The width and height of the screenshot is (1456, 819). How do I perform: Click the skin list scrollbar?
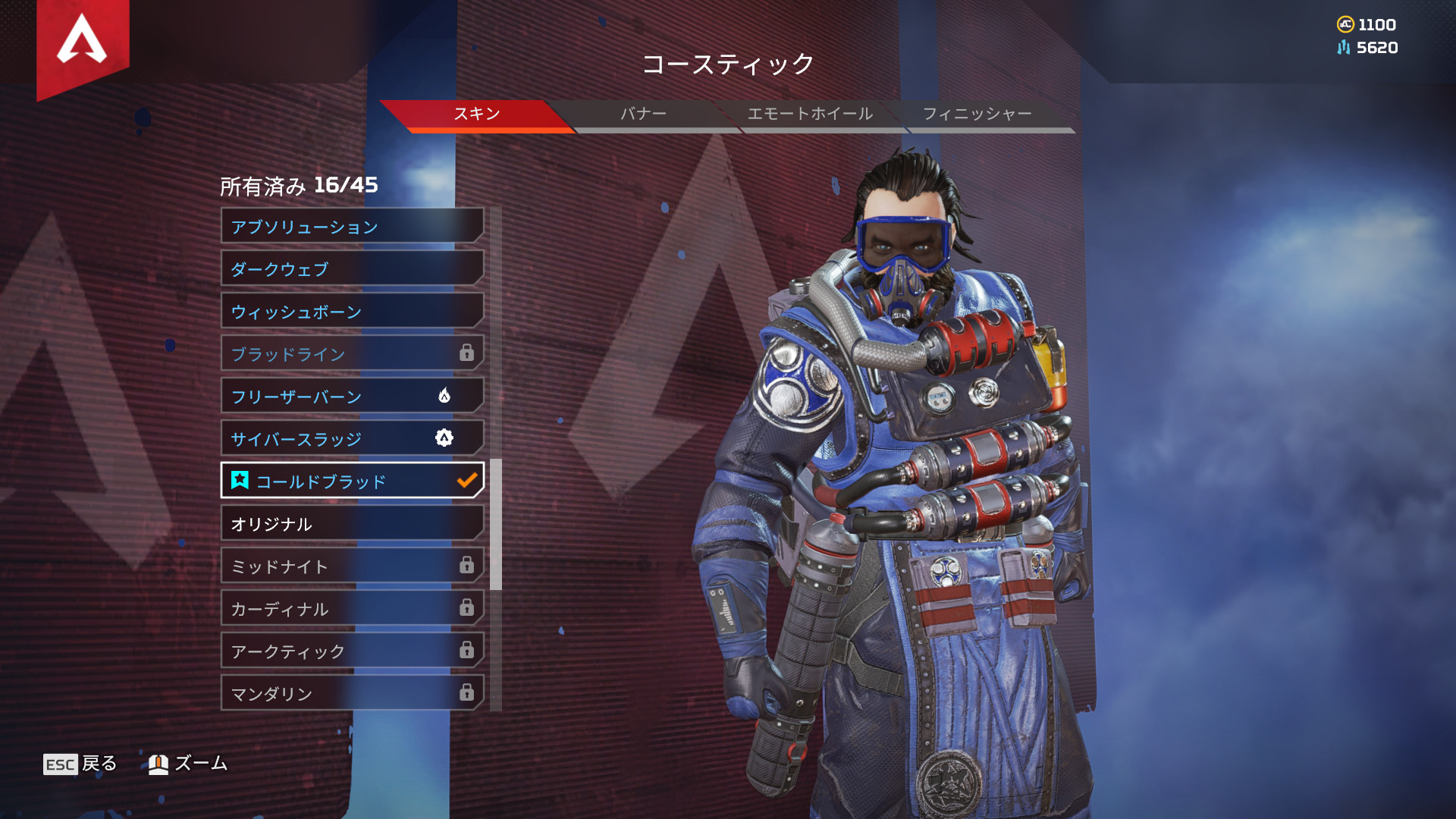496,524
